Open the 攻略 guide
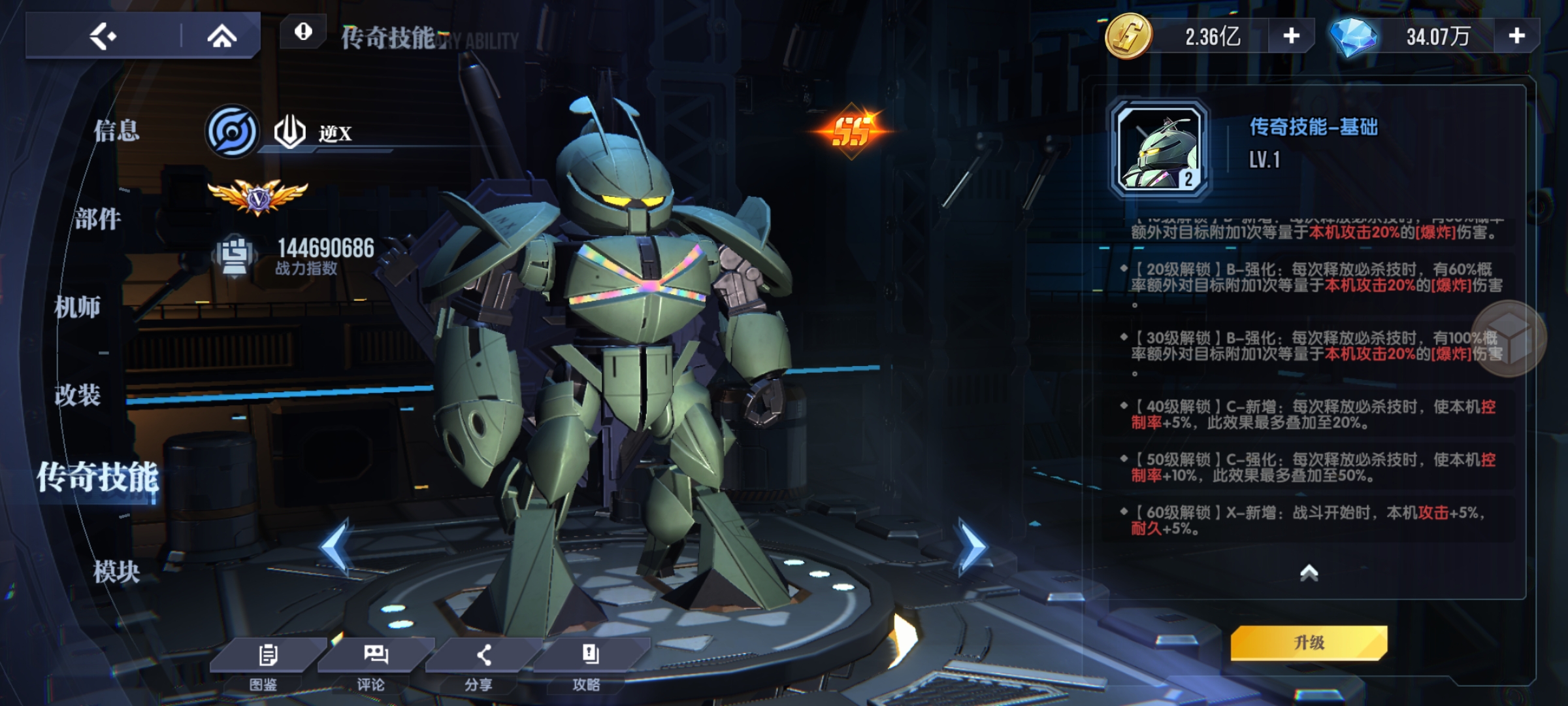1568x706 pixels. [x=589, y=662]
